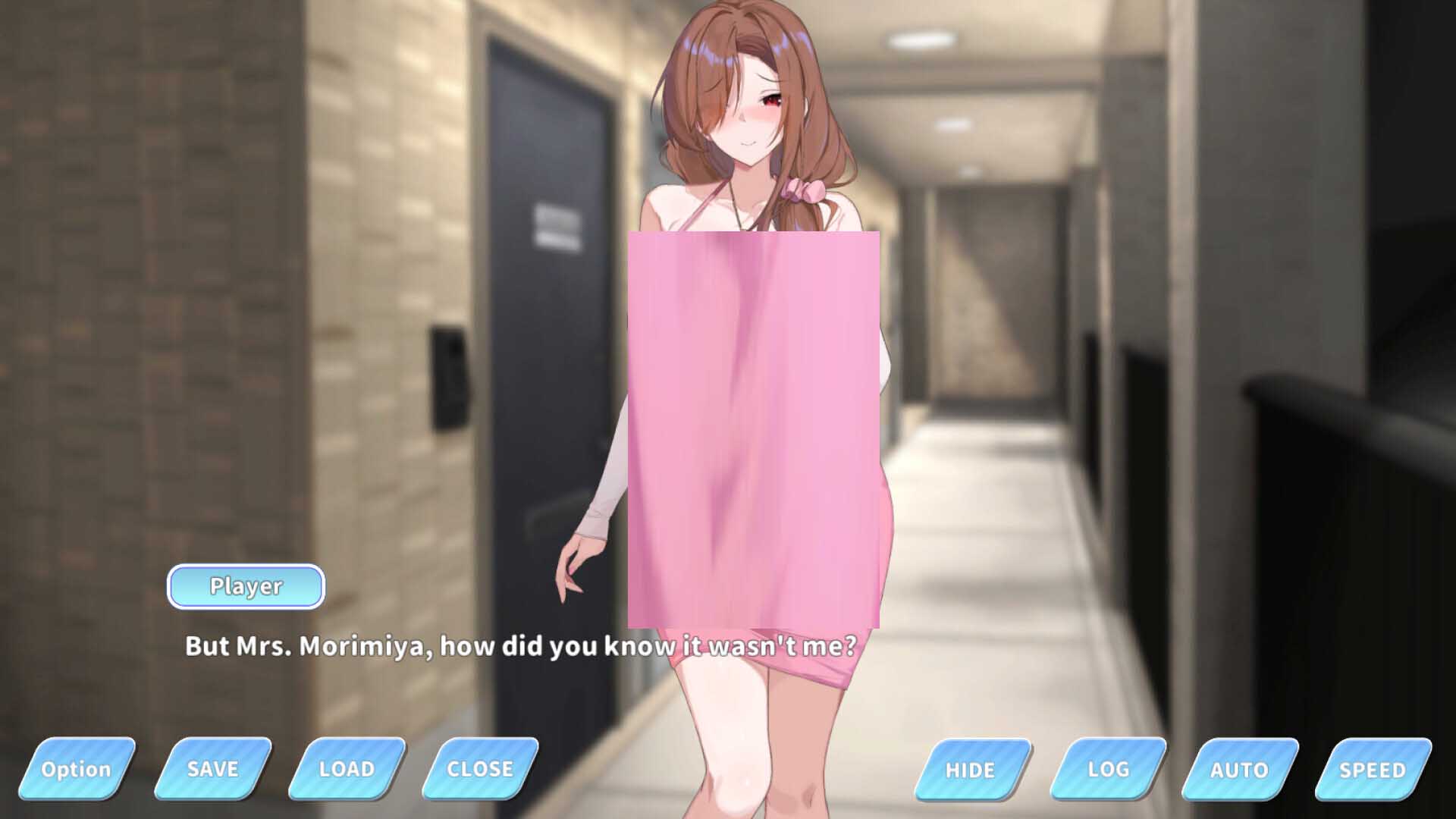Click the SAVE button
Viewport: 1456px width, 819px height.
(212, 769)
